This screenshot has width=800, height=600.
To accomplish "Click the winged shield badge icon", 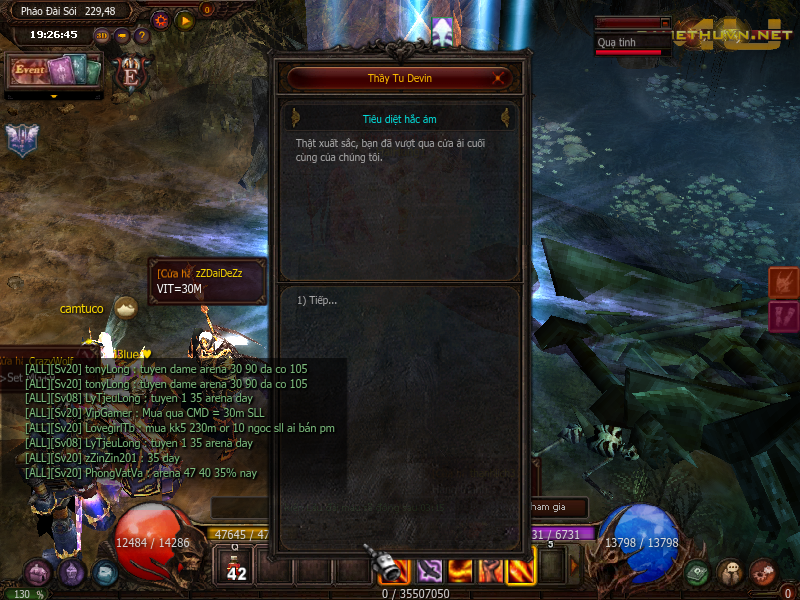I will point(22,140).
